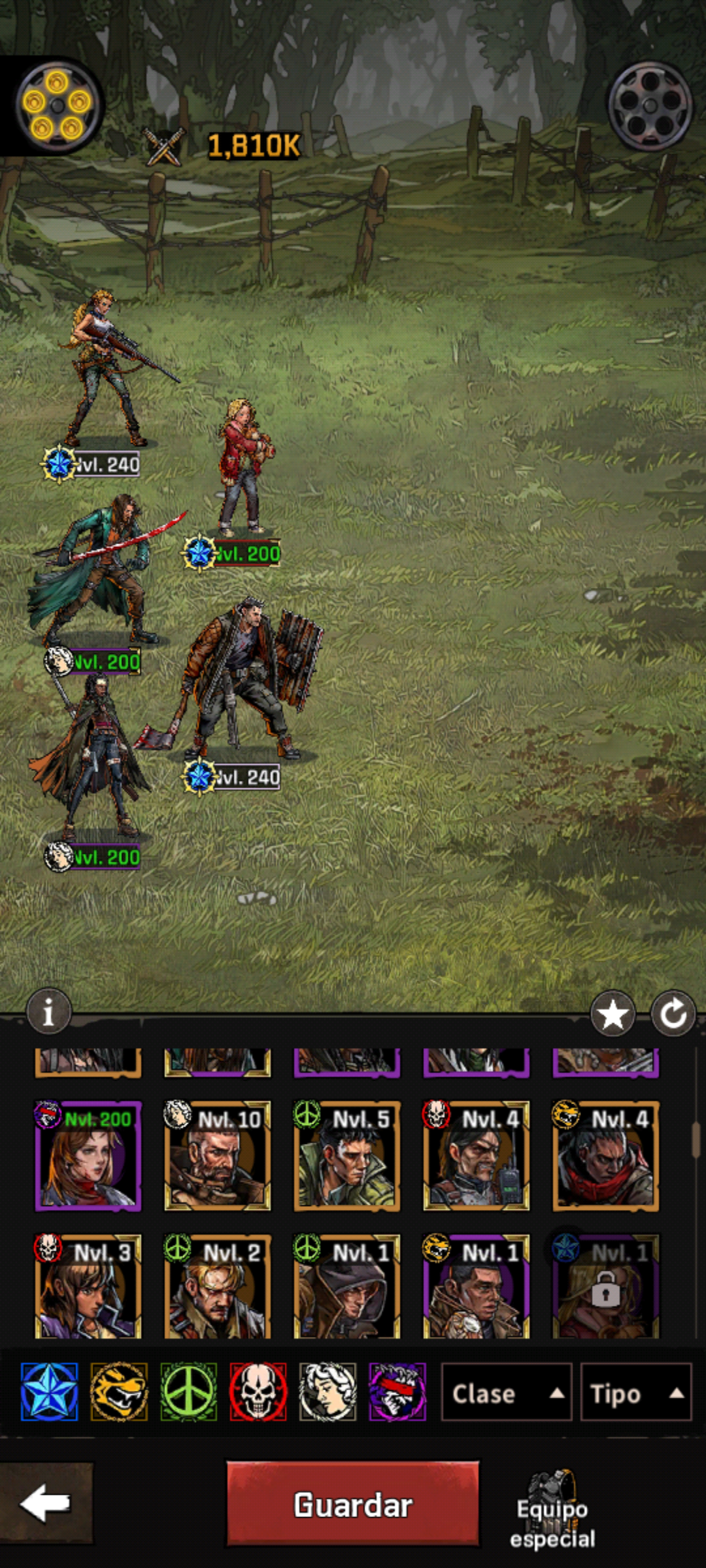The height and width of the screenshot is (1568, 706).
Task: Filter heroes by the white bust faction
Action: pyautogui.click(x=328, y=1392)
